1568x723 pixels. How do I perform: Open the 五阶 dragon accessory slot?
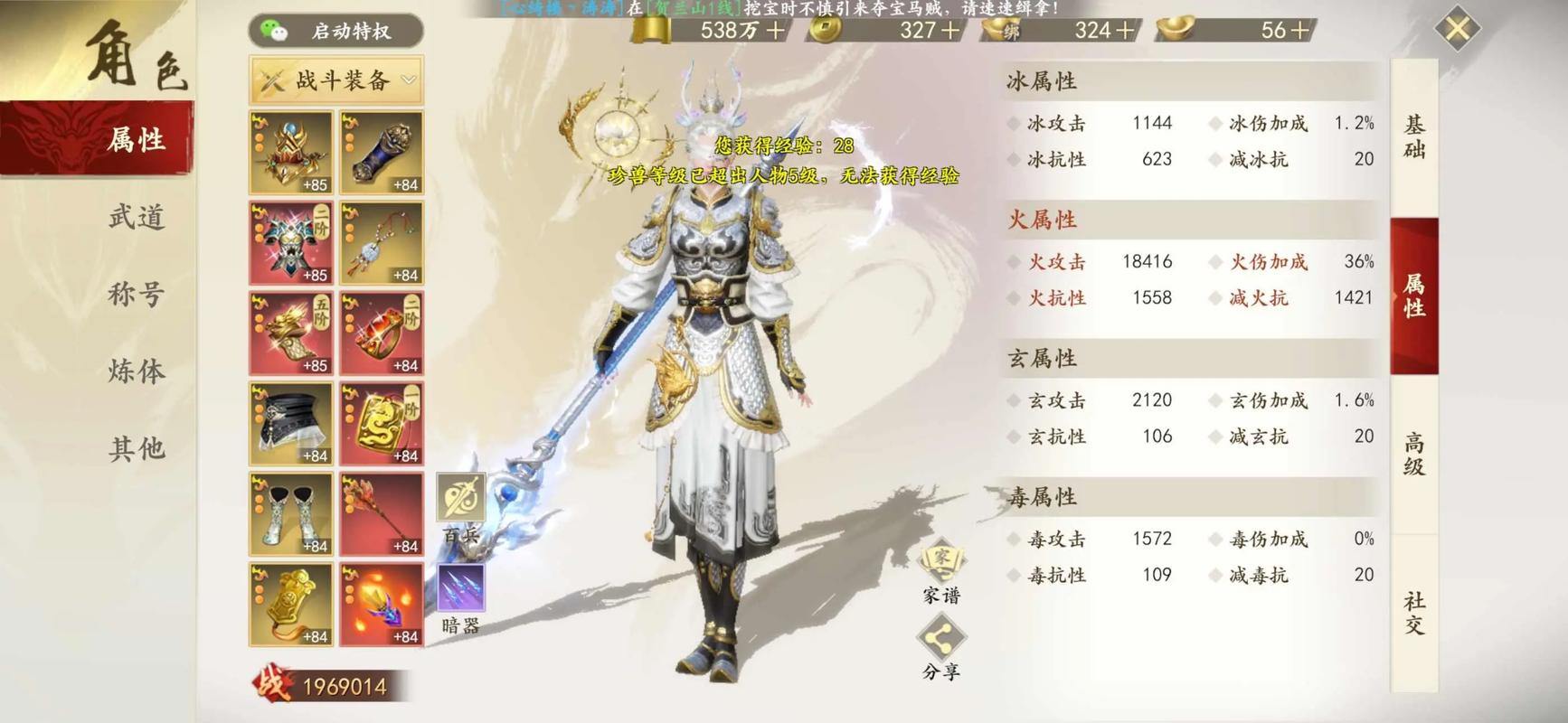[288, 333]
